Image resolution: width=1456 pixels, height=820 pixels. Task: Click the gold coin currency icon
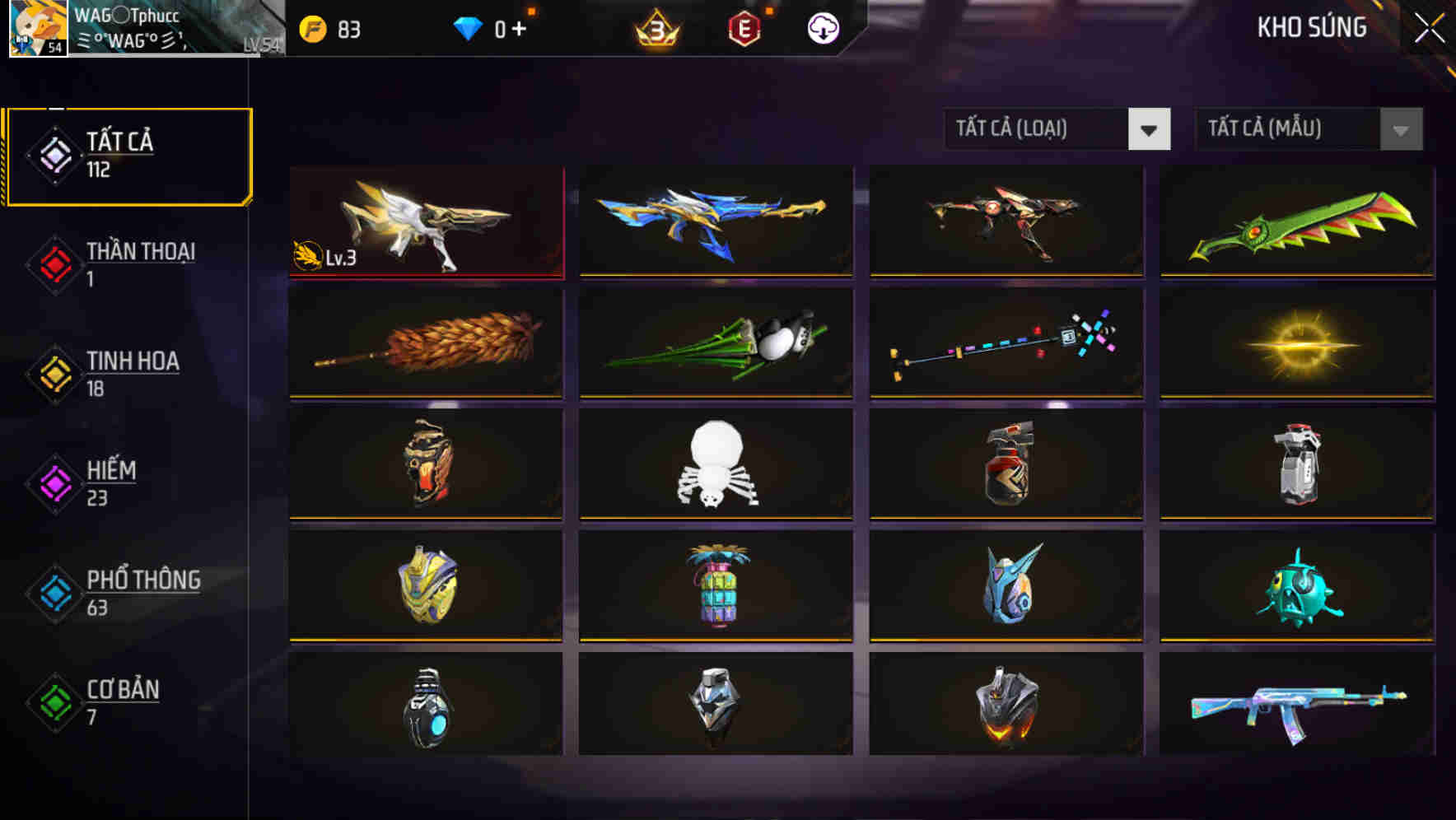tap(311, 27)
